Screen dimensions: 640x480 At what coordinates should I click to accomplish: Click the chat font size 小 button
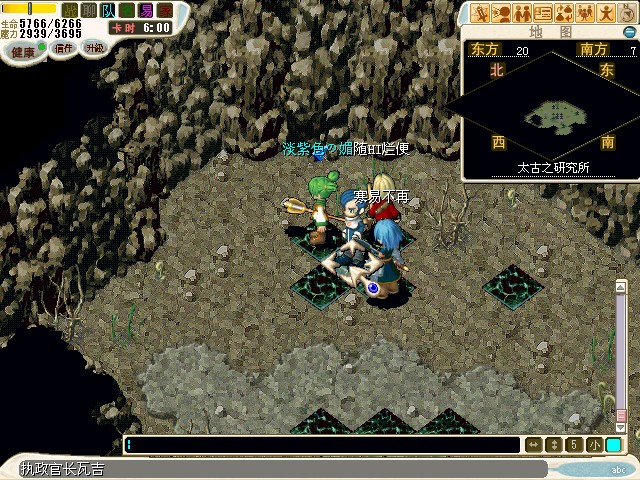click(595, 445)
